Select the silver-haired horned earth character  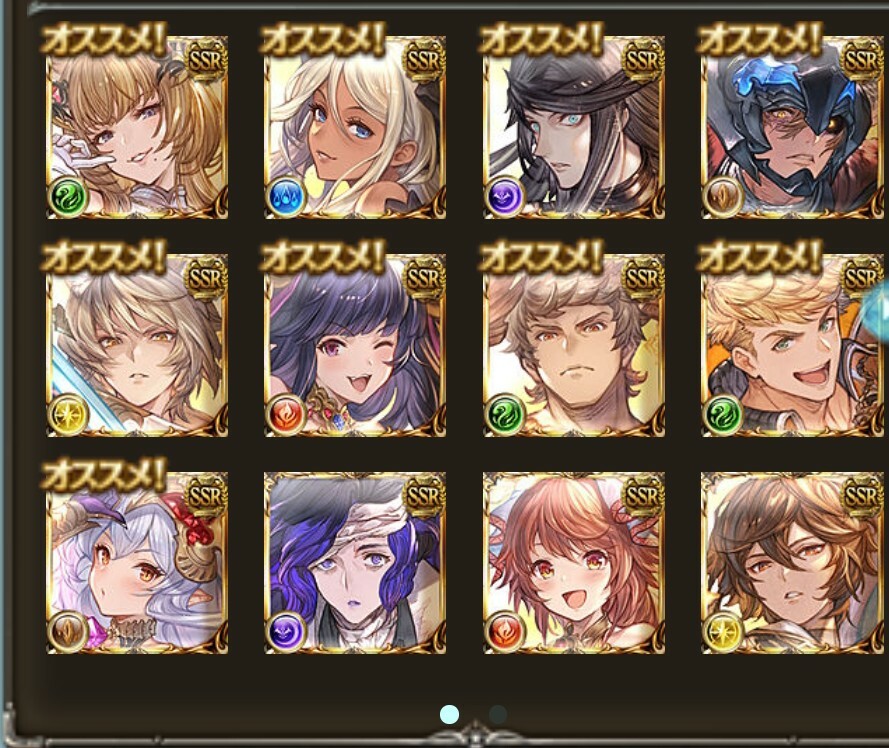(x=137, y=564)
